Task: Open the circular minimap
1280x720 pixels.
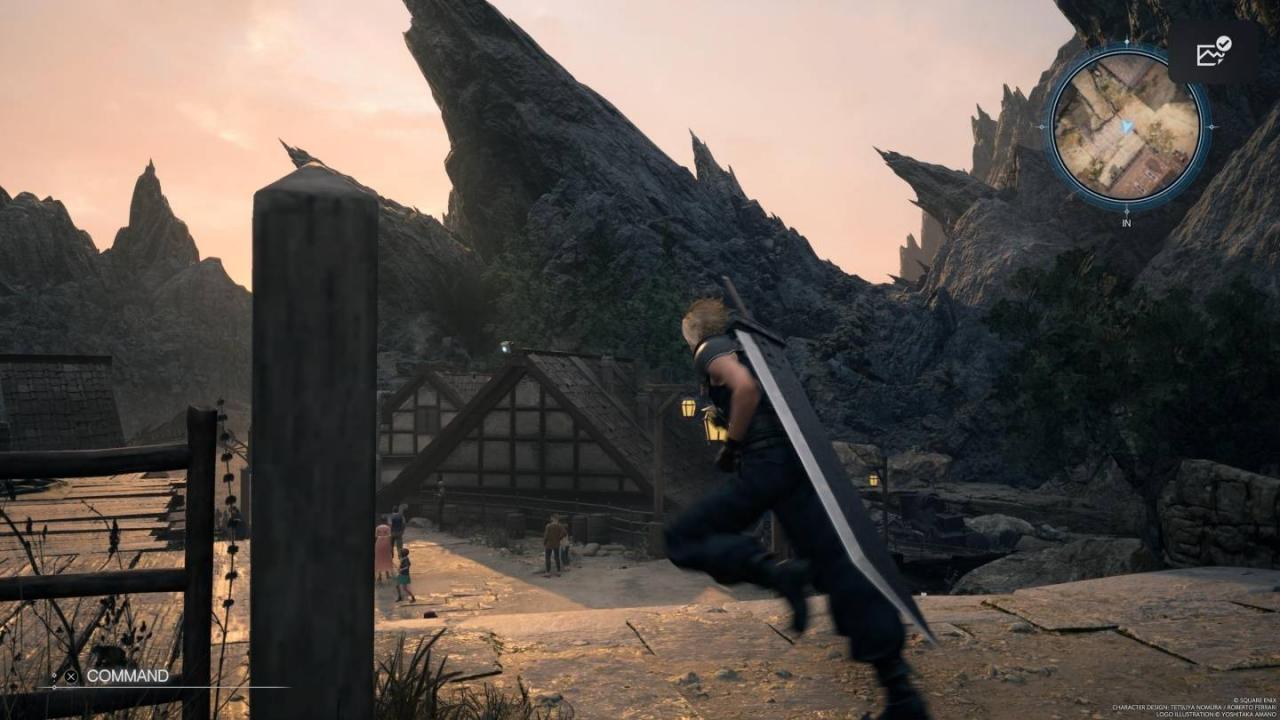Action: pyautogui.click(x=1127, y=127)
